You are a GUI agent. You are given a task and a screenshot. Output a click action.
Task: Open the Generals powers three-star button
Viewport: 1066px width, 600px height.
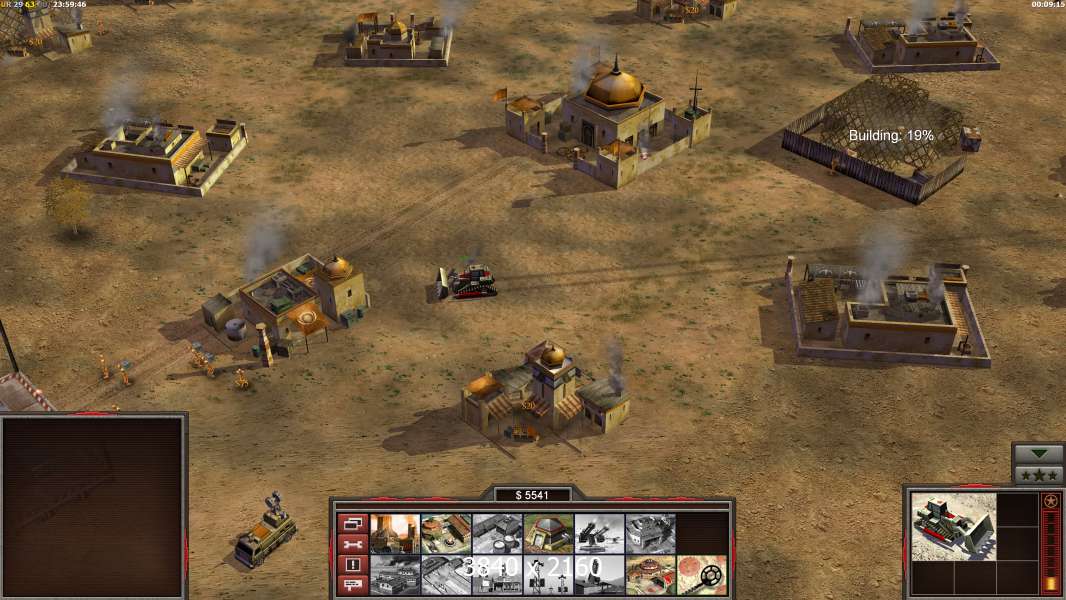pyautogui.click(x=1038, y=474)
